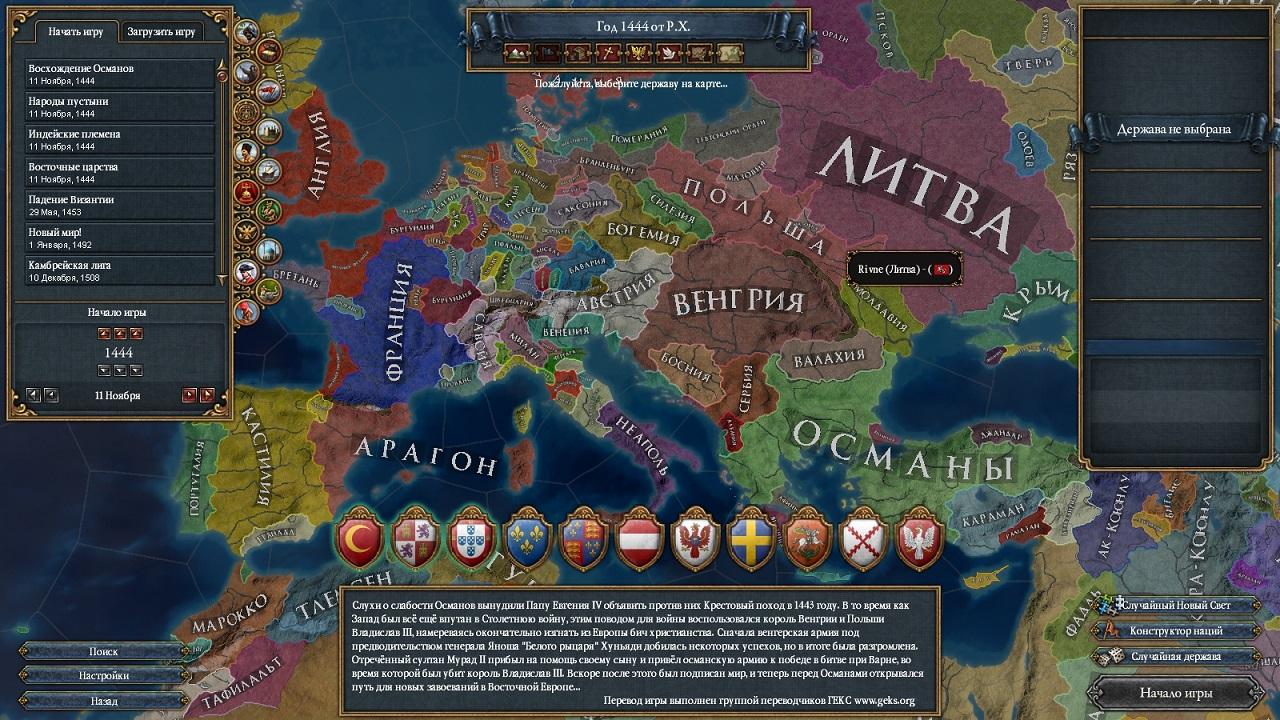Screen dimensions: 1280x720
Task: Open "Настройки" game settings
Action: 104,676
